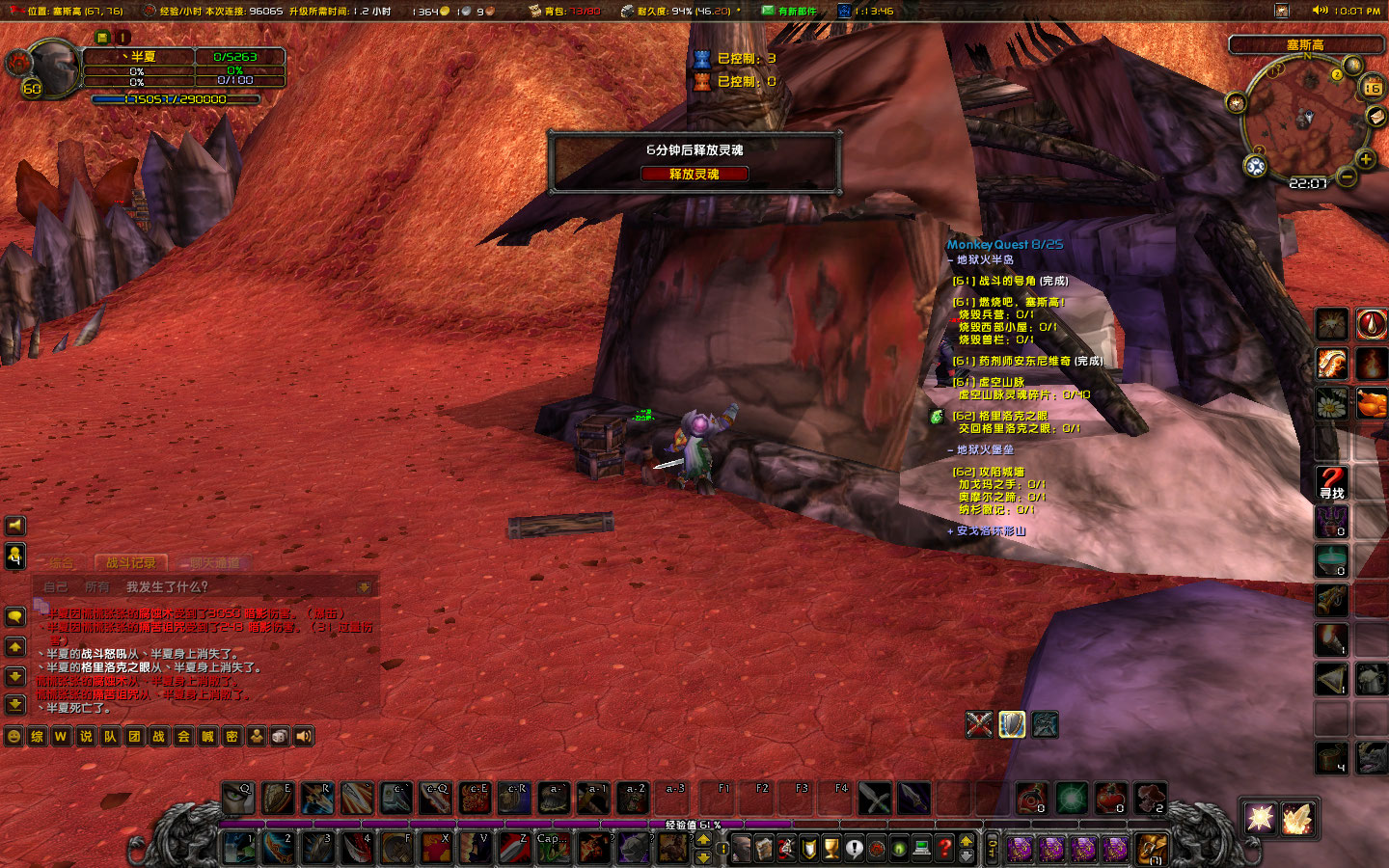Choose the 队 party chat channel button

coord(110,737)
